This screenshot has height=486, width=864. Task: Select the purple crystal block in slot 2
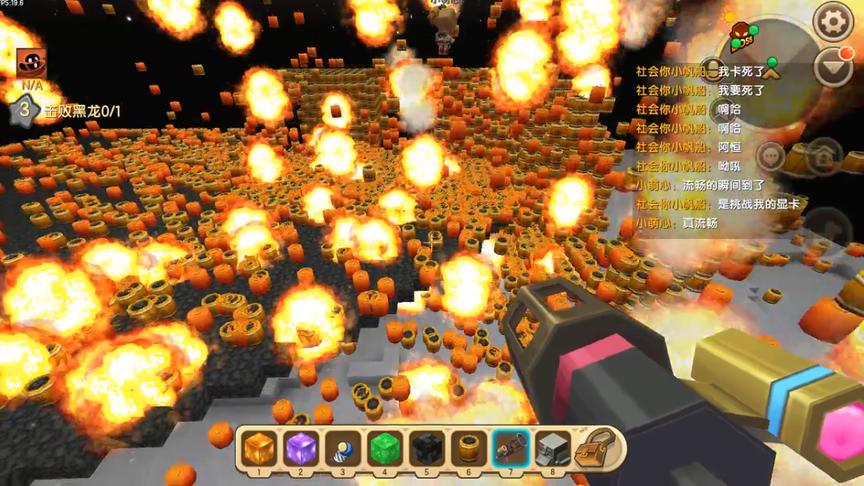[300, 448]
